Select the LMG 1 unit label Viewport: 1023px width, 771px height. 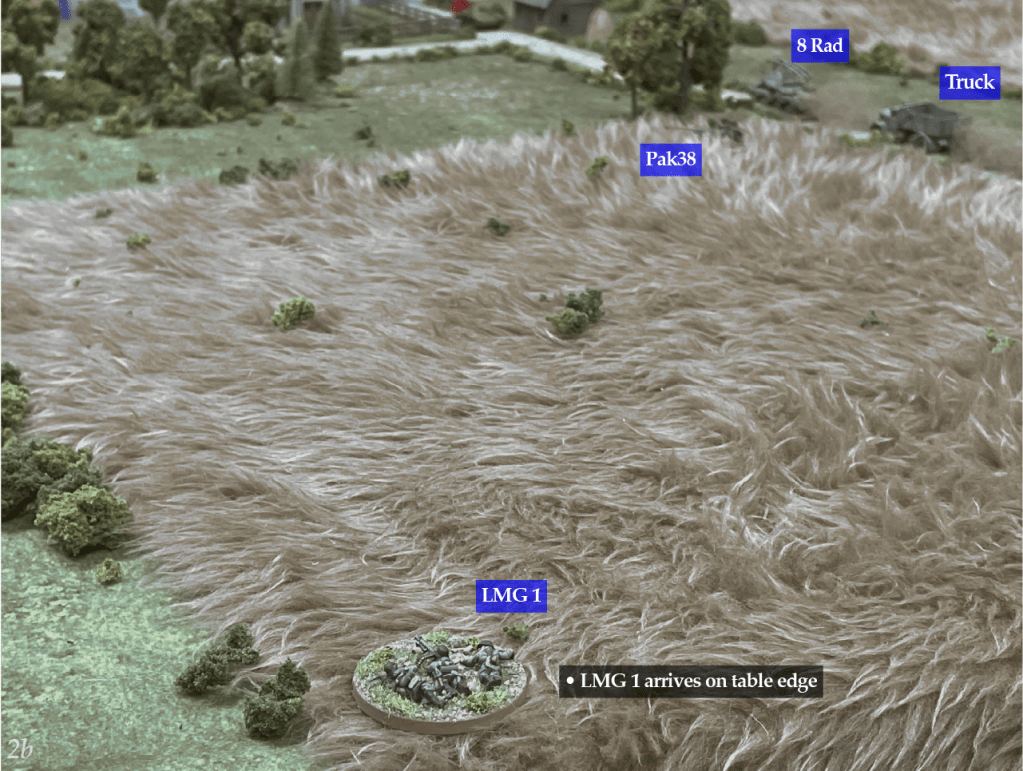[512, 596]
